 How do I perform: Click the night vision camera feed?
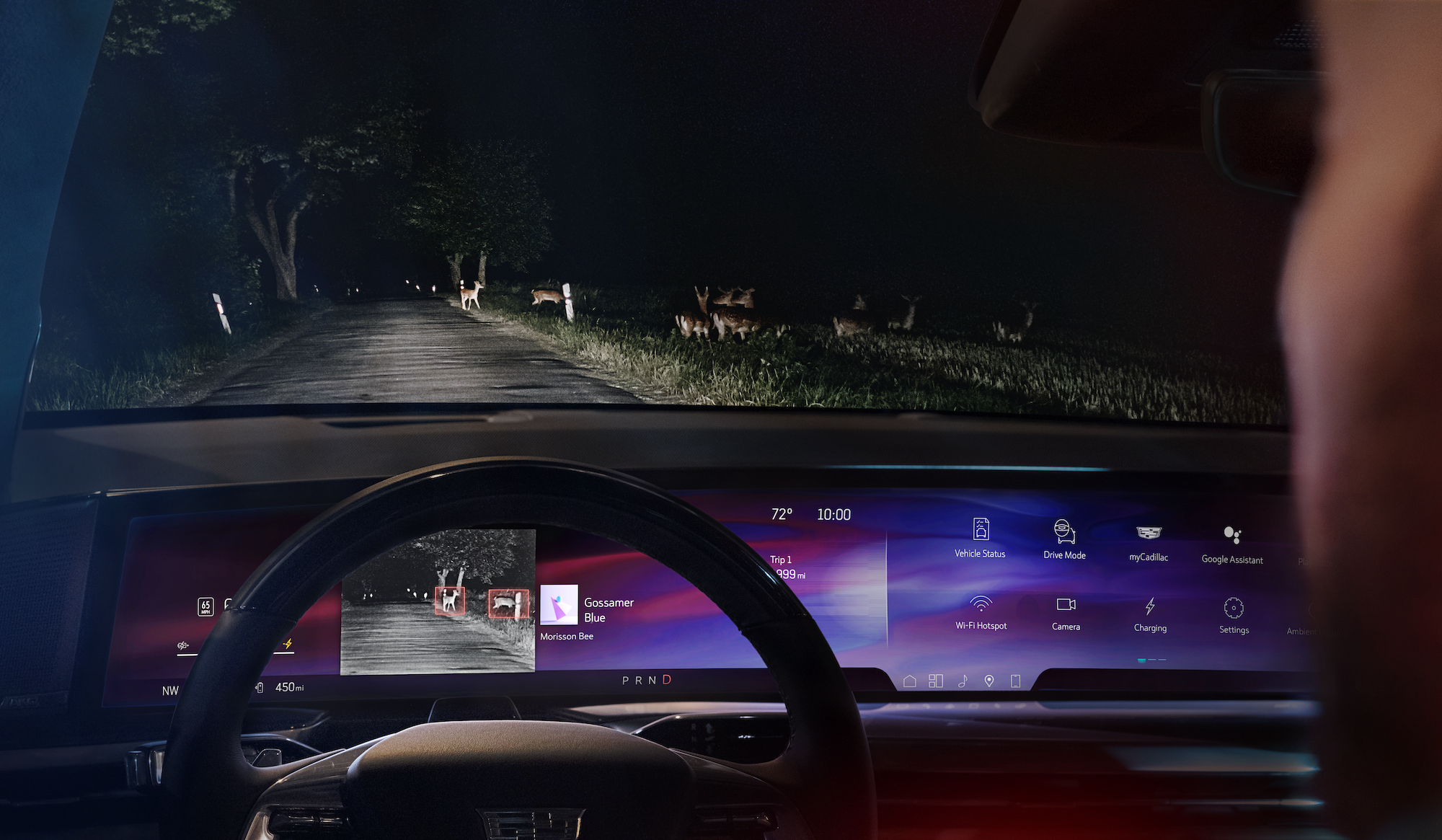coord(438,602)
